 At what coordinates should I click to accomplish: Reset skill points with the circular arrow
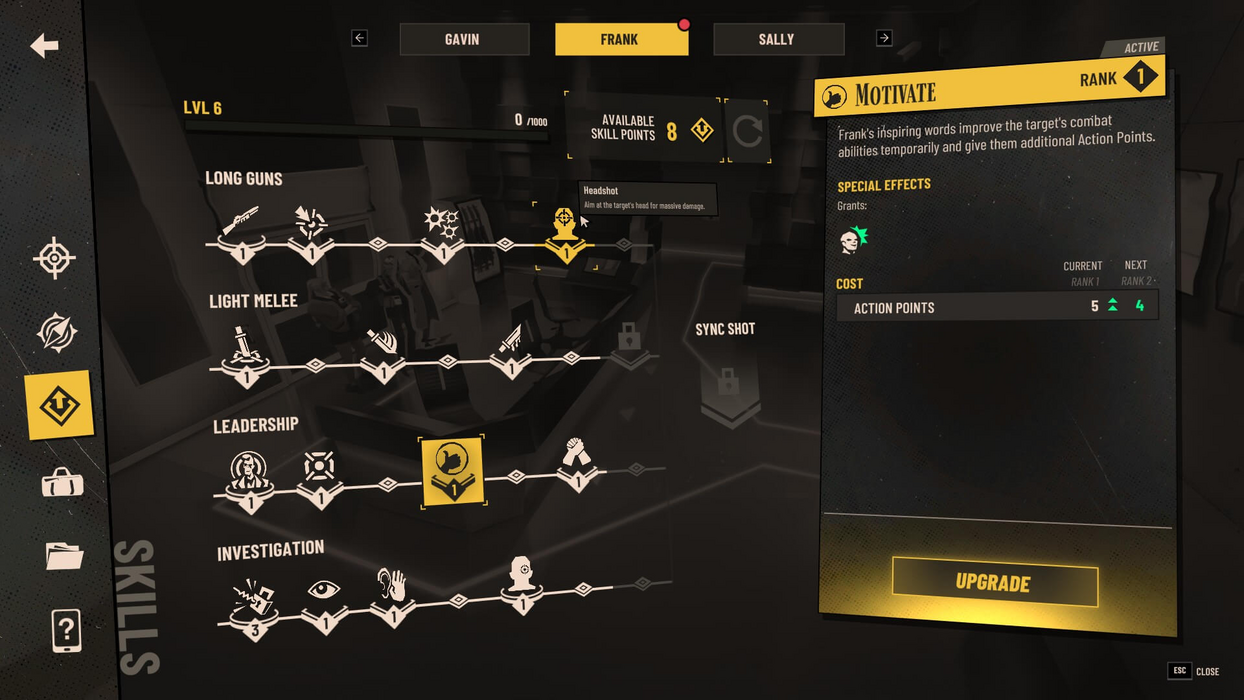click(x=747, y=131)
